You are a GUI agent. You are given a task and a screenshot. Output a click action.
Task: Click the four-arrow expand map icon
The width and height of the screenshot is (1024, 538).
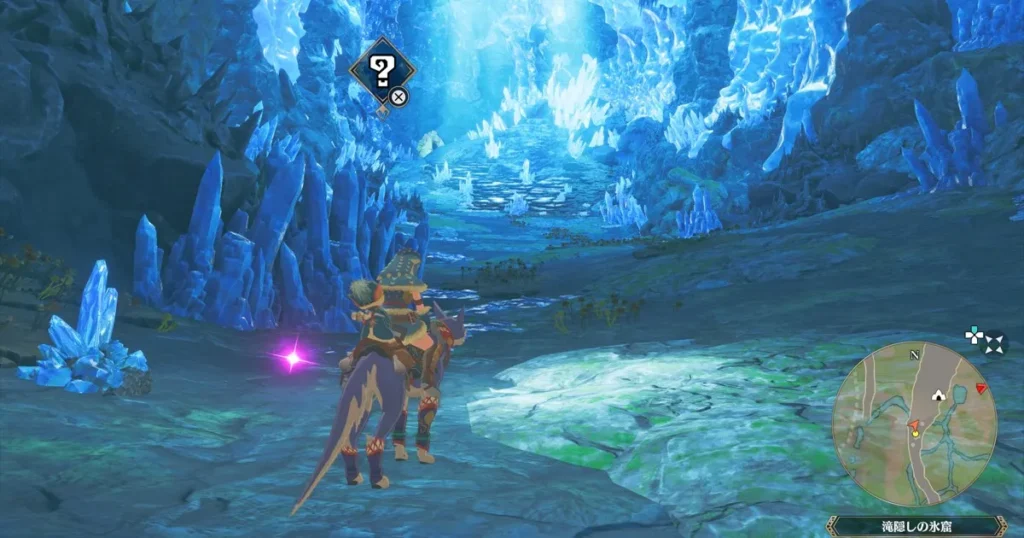pos(995,344)
